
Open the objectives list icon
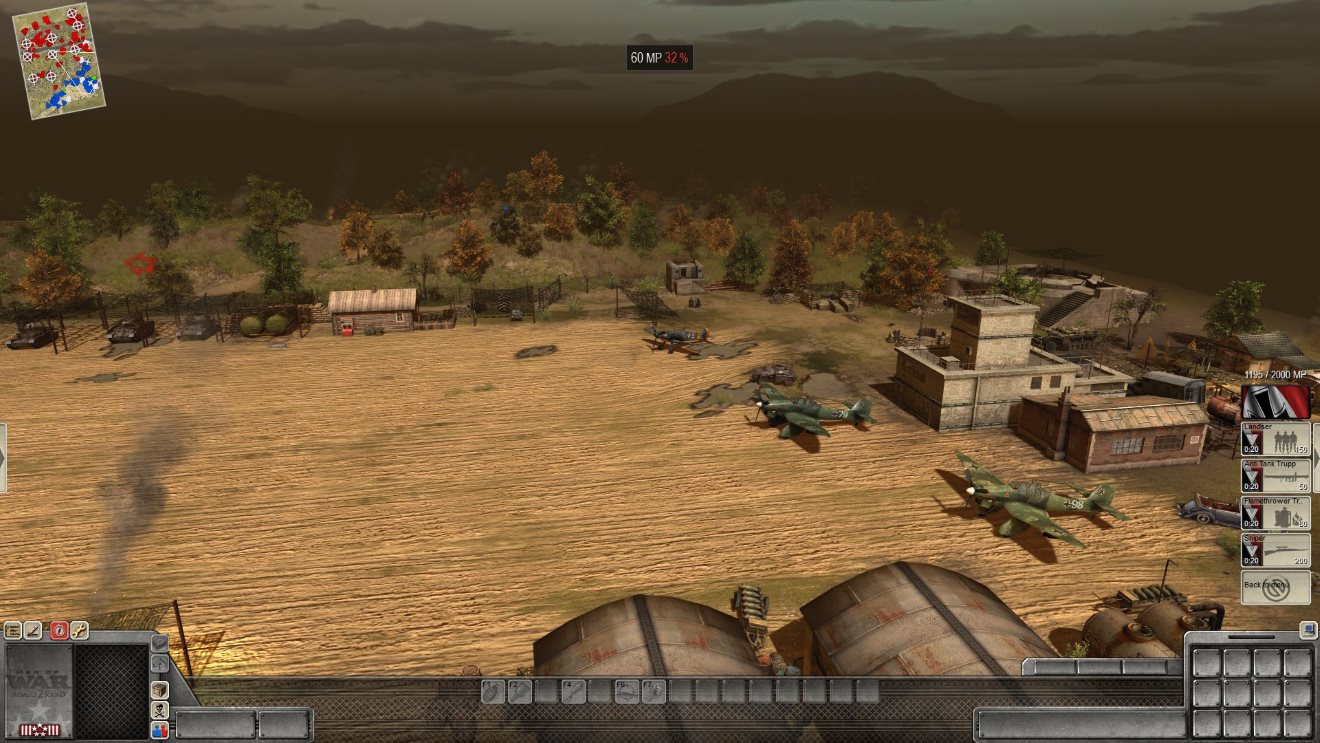pyautogui.click(x=13, y=631)
